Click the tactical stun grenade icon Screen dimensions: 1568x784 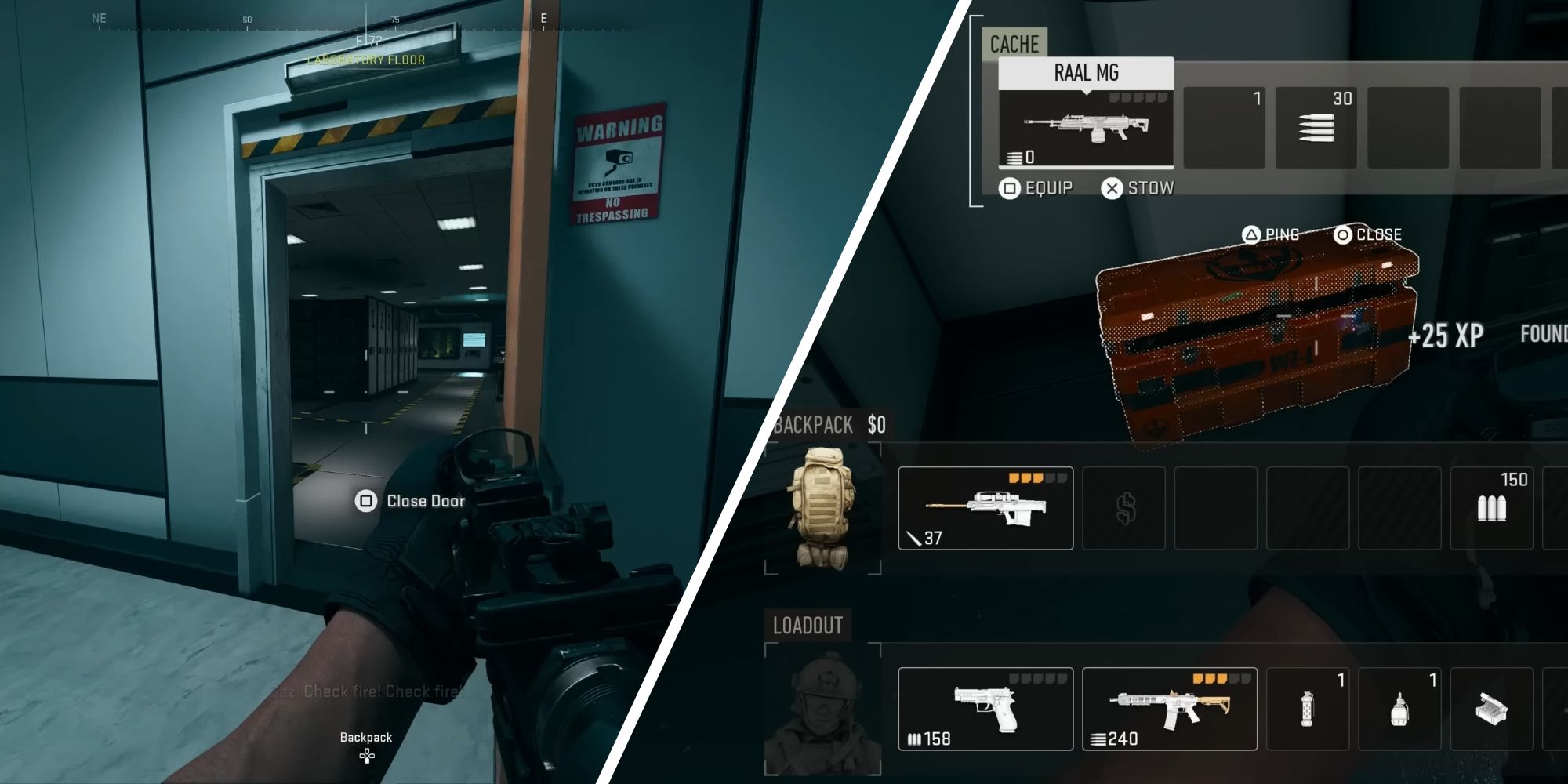click(1307, 708)
